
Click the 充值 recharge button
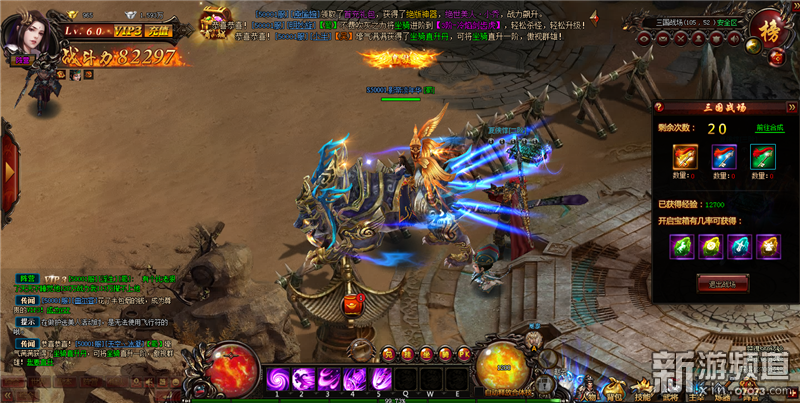(x=156, y=32)
